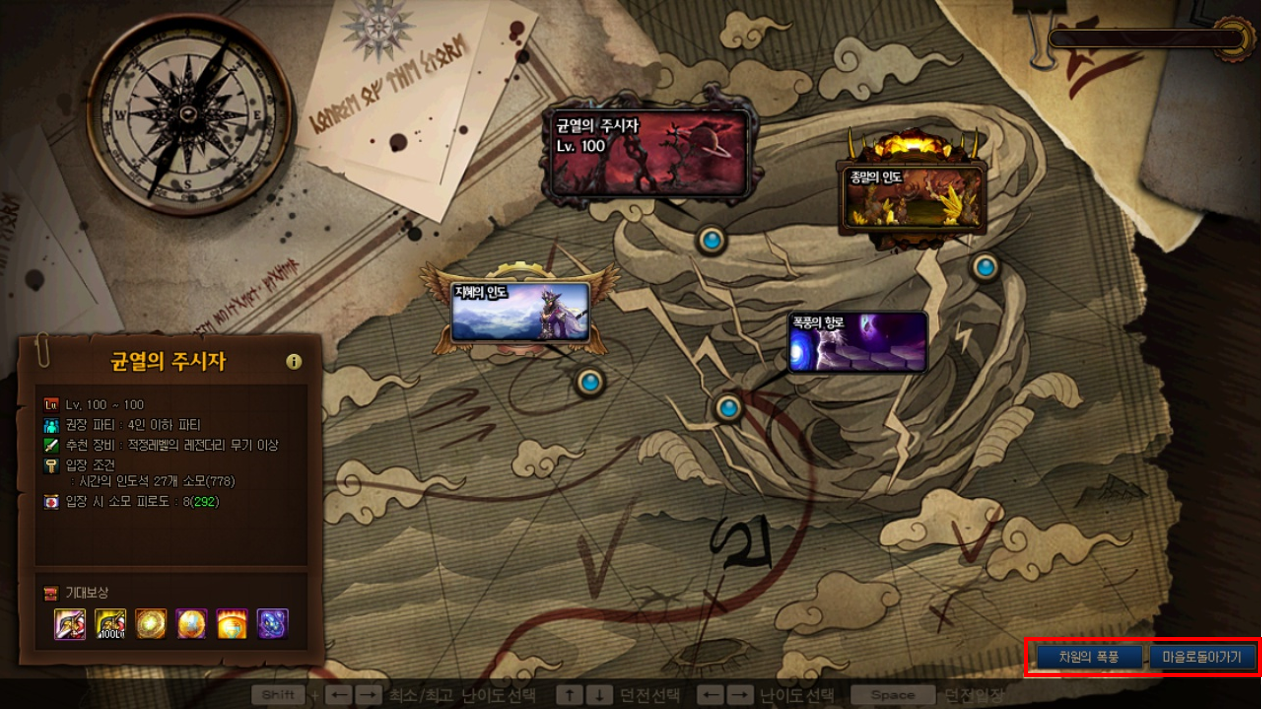Inspect the first armored knight reward icon
This screenshot has height=709, width=1262.
point(70,624)
